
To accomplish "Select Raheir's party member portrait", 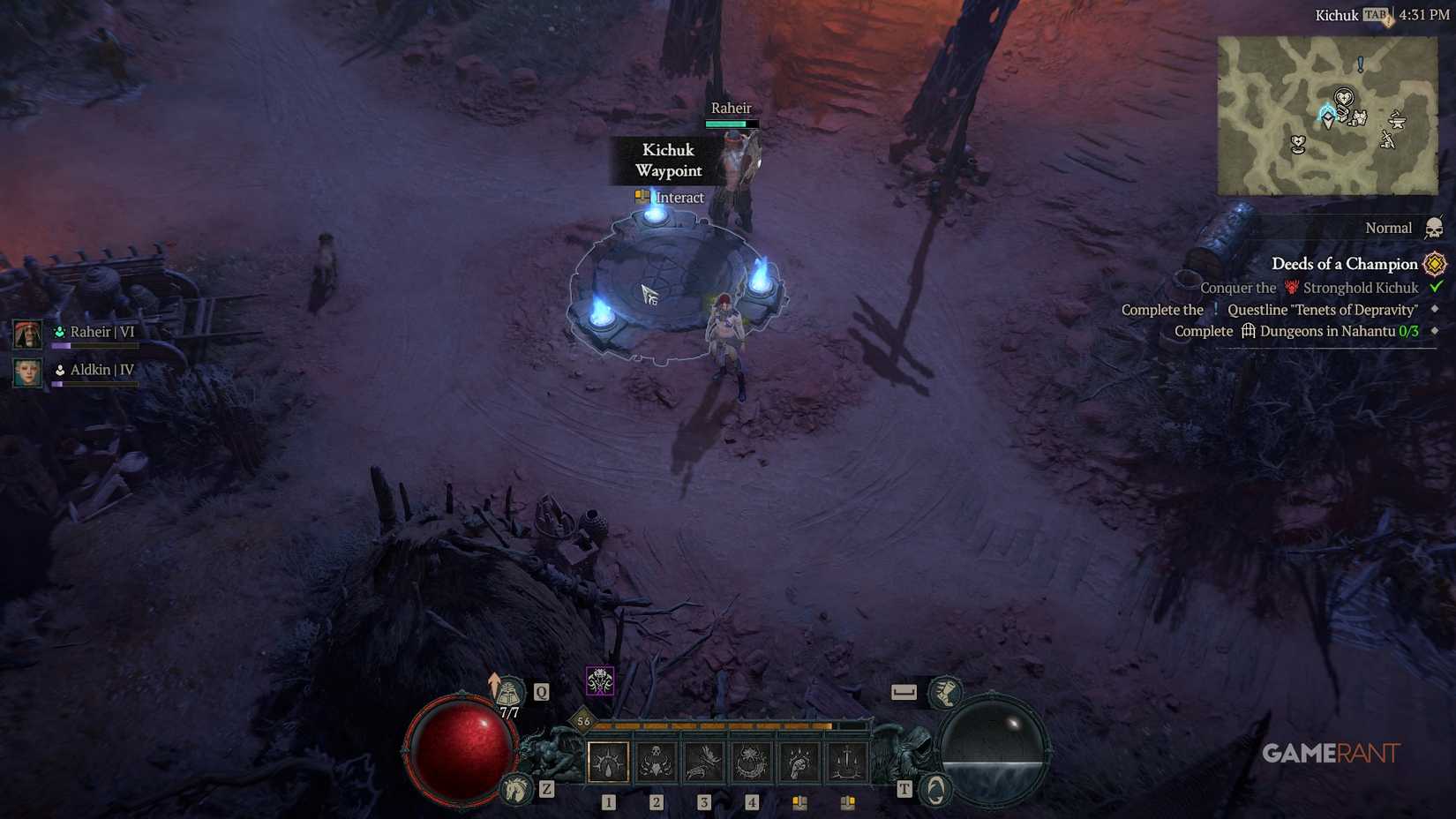I will 28,333.
